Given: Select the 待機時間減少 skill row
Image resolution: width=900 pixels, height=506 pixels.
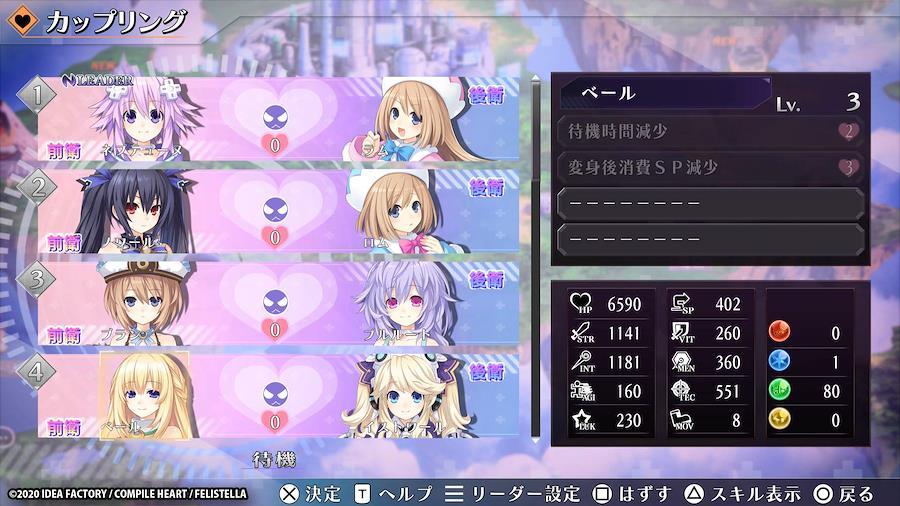Looking at the screenshot, I should [x=709, y=131].
